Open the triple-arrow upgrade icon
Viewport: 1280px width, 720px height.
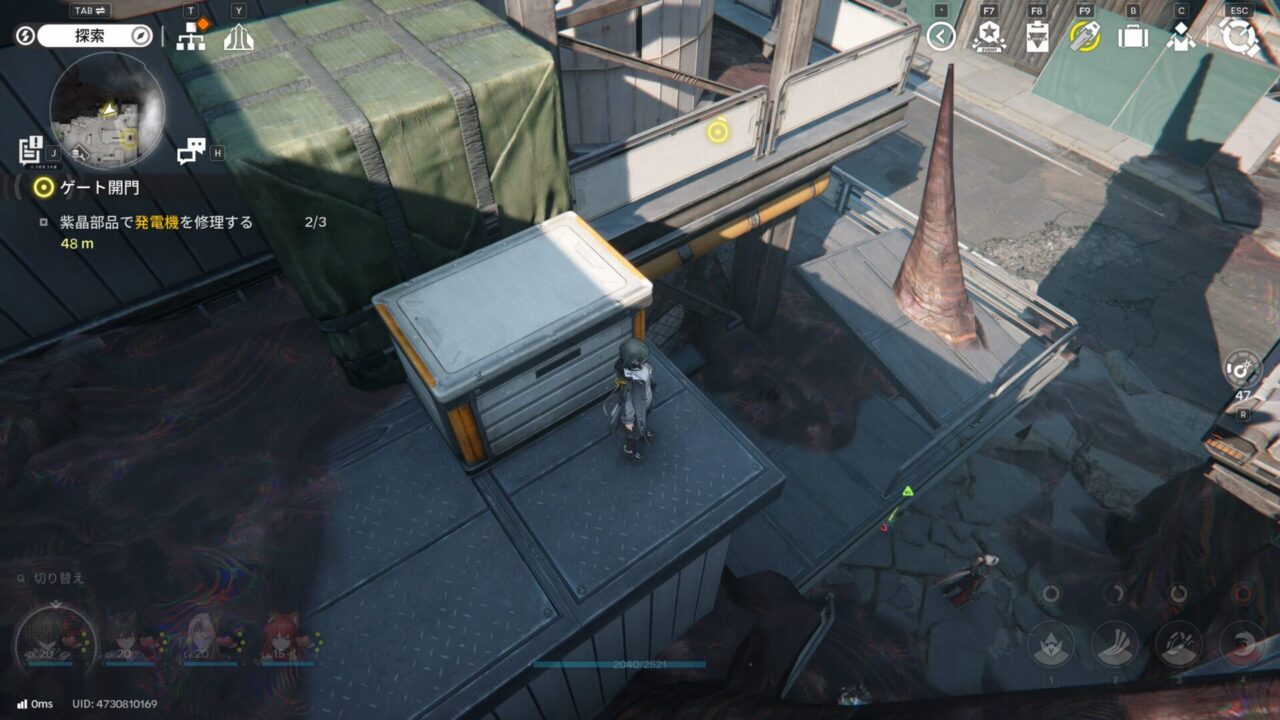click(x=238, y=37)
